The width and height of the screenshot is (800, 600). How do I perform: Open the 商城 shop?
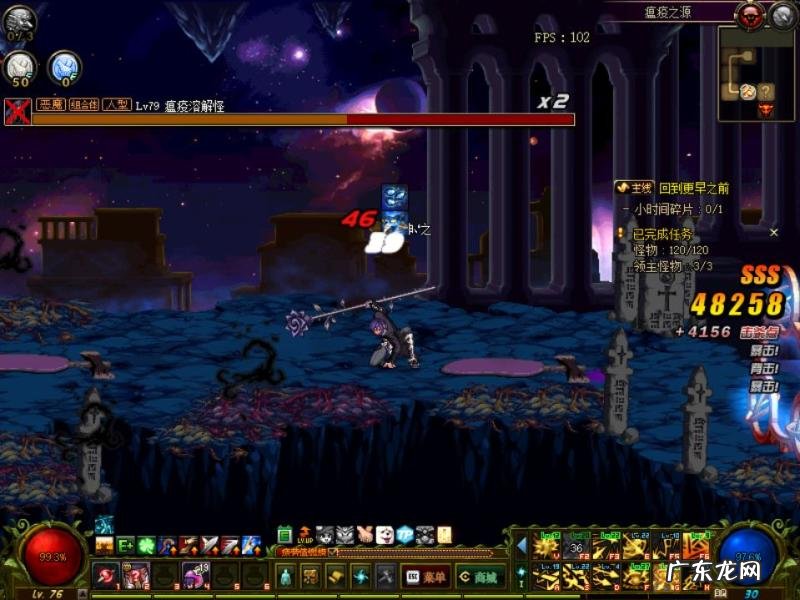click(x=479, y=577)
